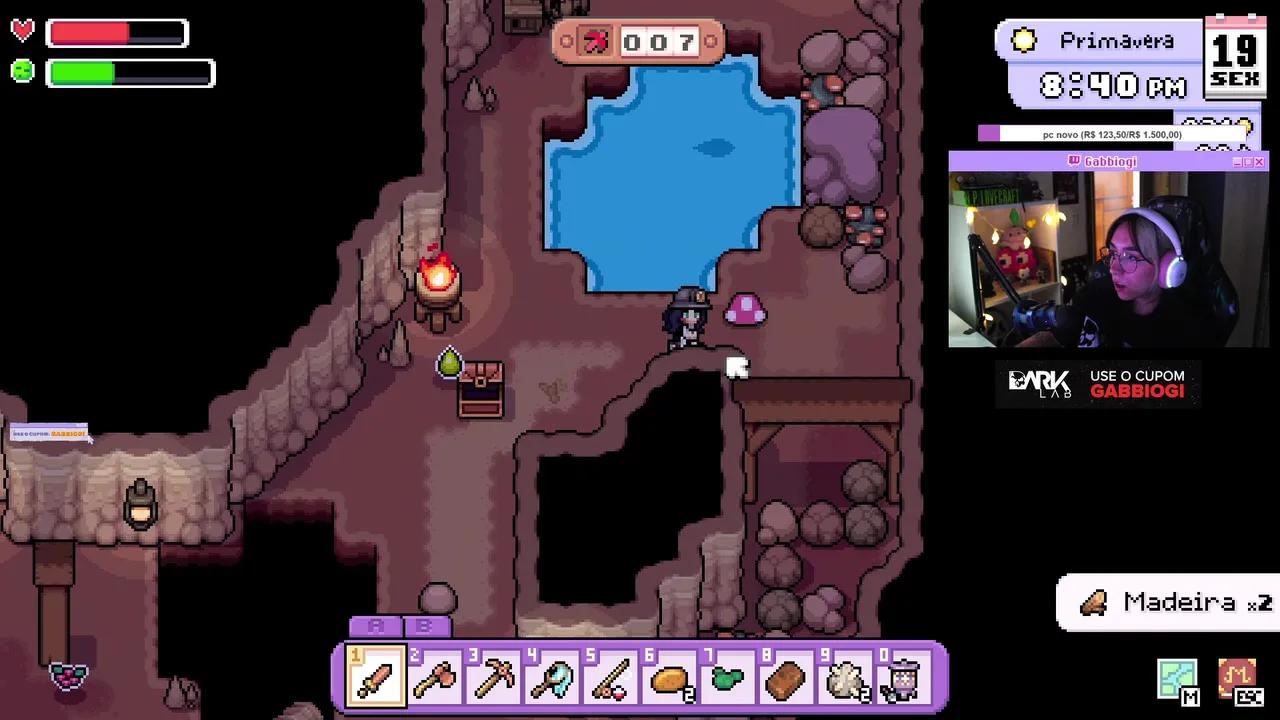
Task: Switch to hotbar tab B
Action: coord(427,626)
